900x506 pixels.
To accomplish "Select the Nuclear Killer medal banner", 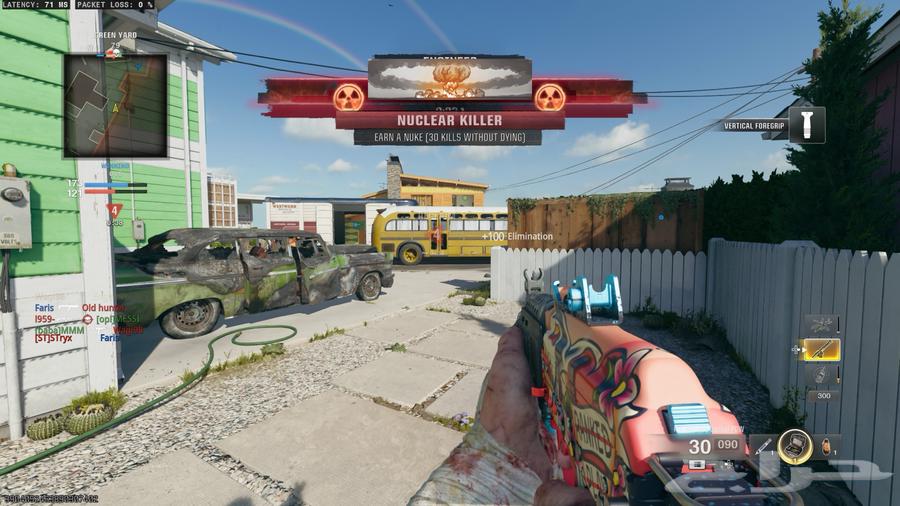I will (x=449, y=120).
